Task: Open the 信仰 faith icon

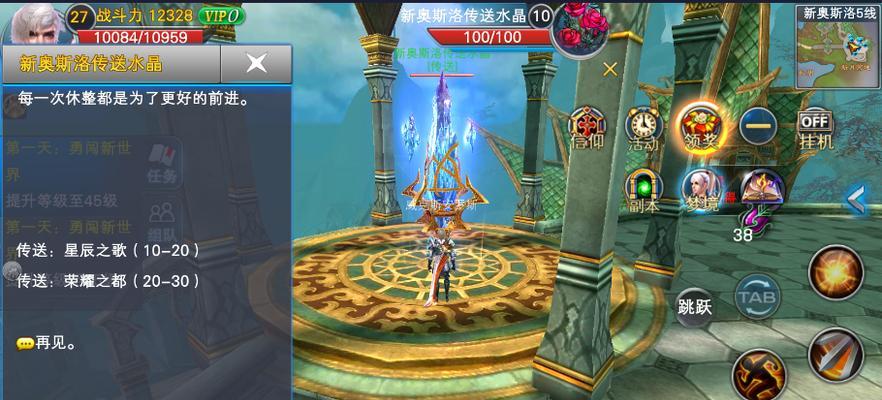Action: point(586,127)
